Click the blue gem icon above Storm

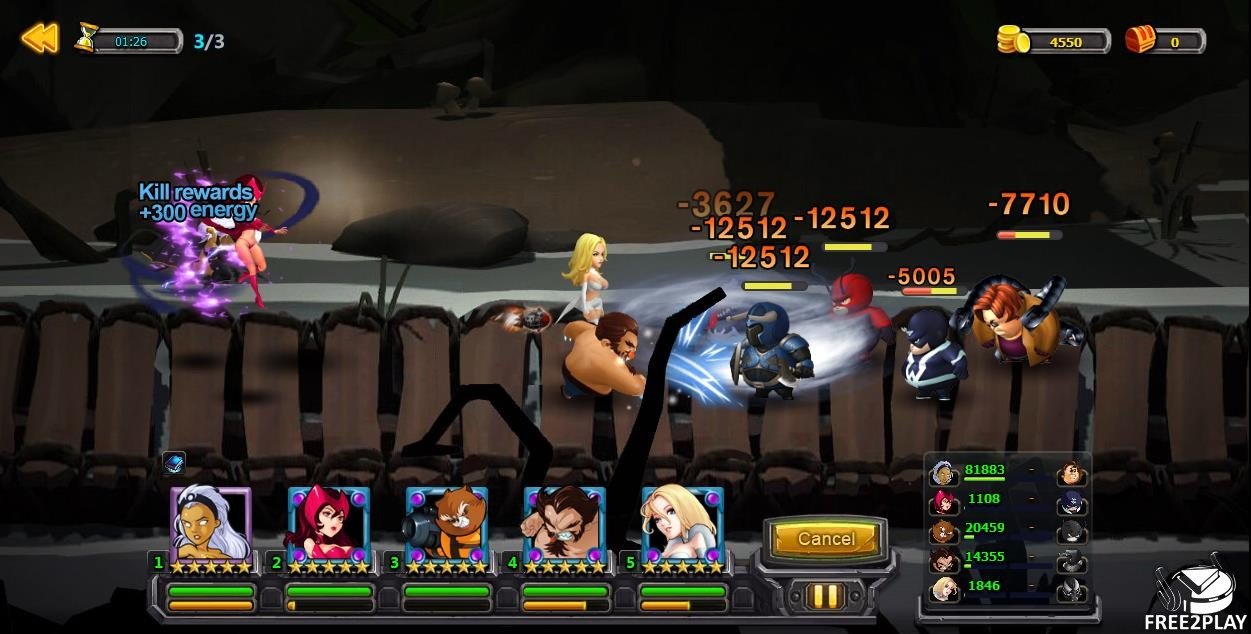(x=174, y=464)
